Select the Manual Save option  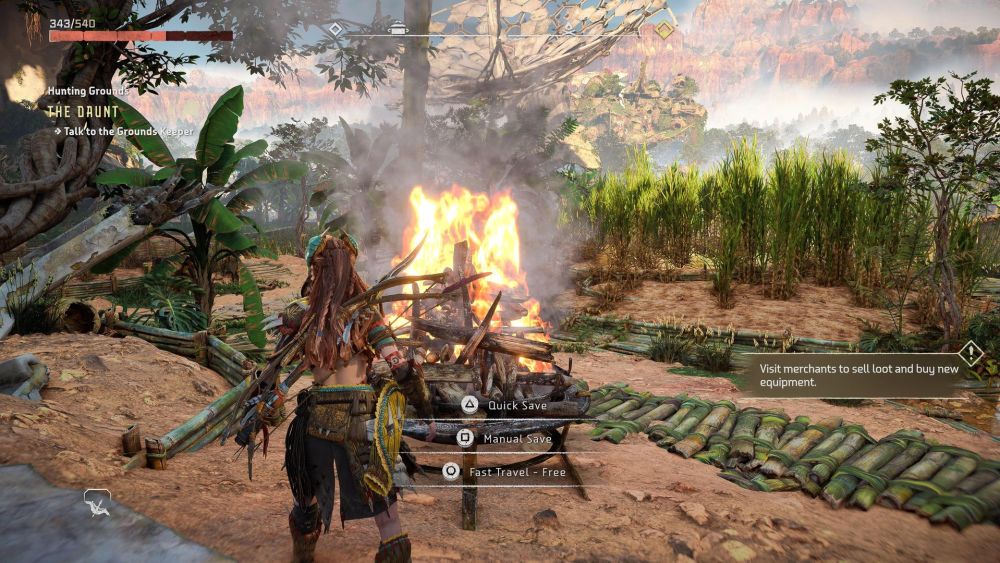pos(505,438)
